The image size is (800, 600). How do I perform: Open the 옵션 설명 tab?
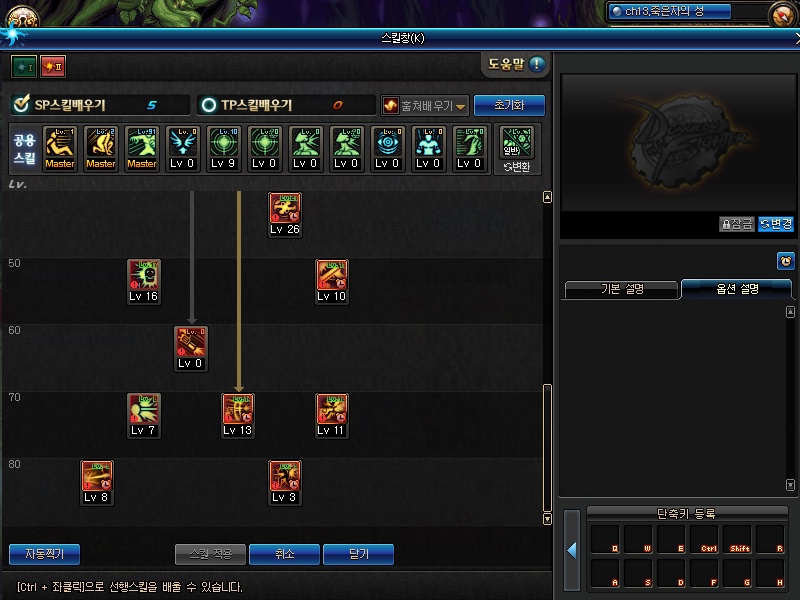(738, 289)
